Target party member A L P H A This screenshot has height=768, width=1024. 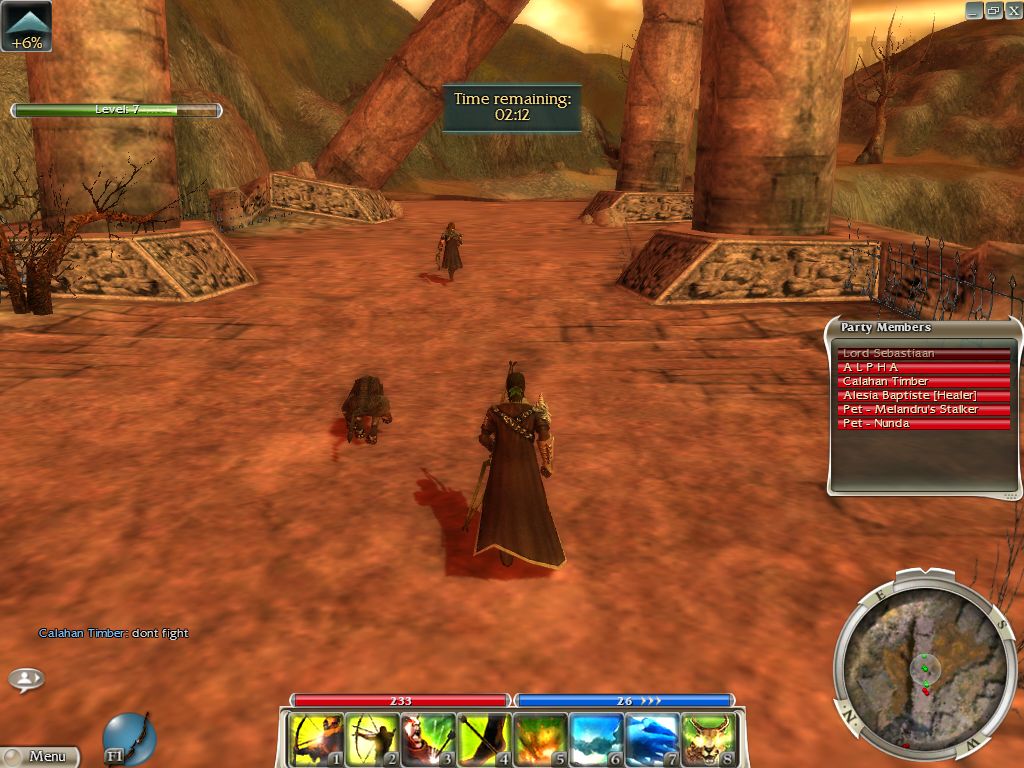(924, 368)
